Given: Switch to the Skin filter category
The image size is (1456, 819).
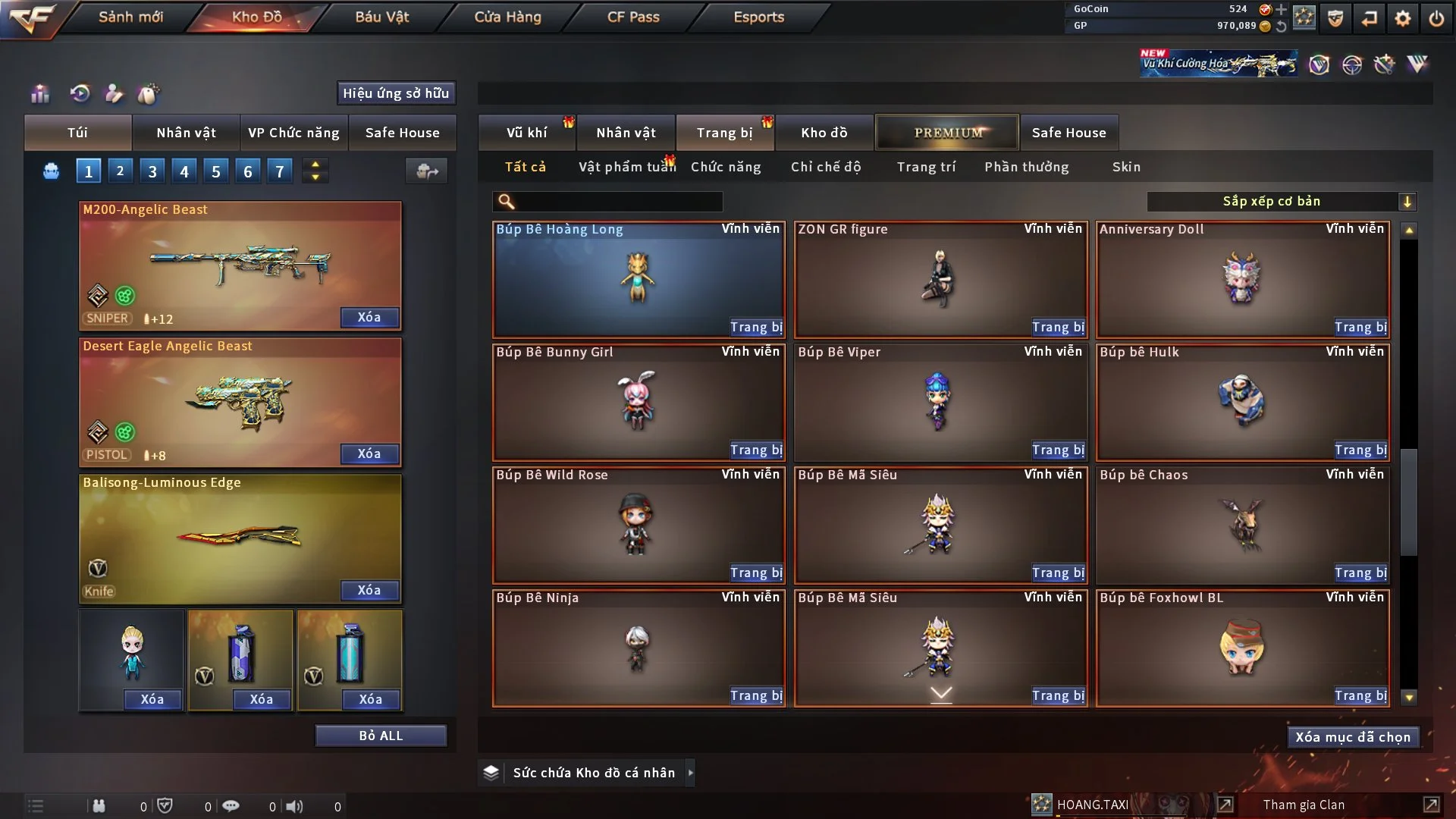Looking at the screenshot, I should (x=1125, y=167).
